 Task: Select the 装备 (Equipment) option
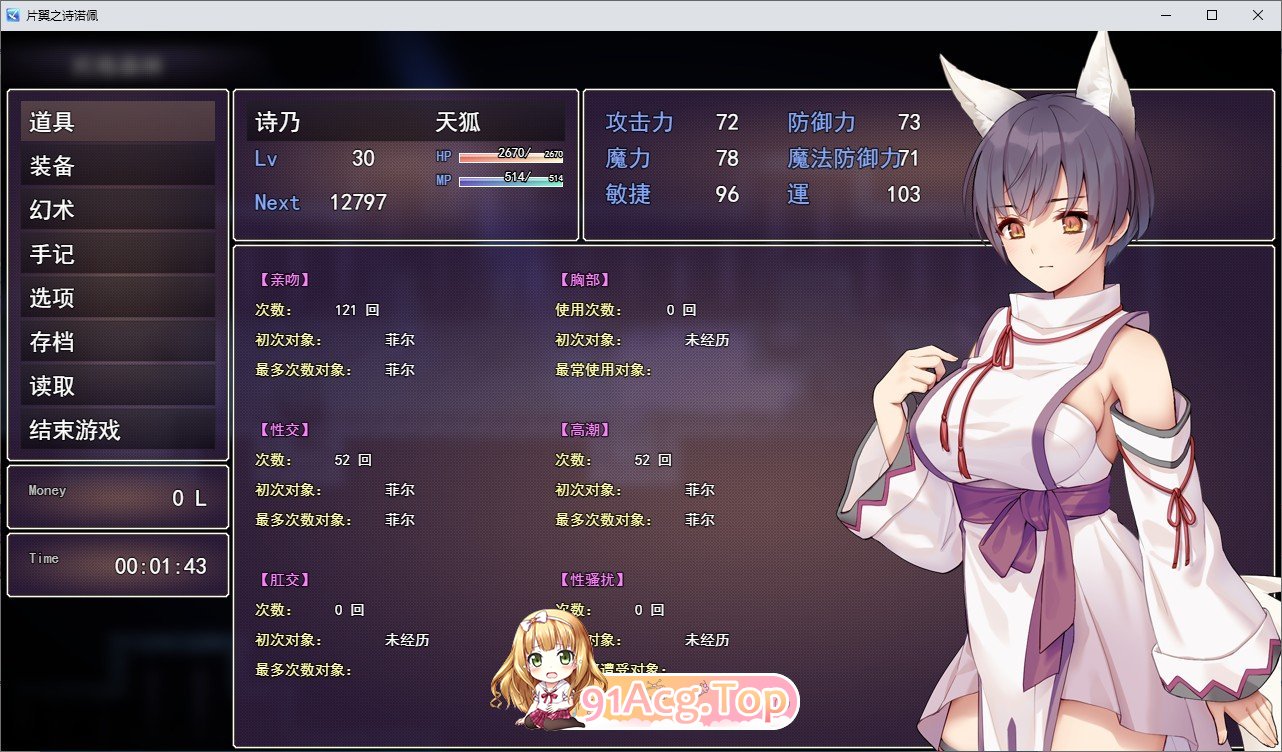[x=117, y=164]
